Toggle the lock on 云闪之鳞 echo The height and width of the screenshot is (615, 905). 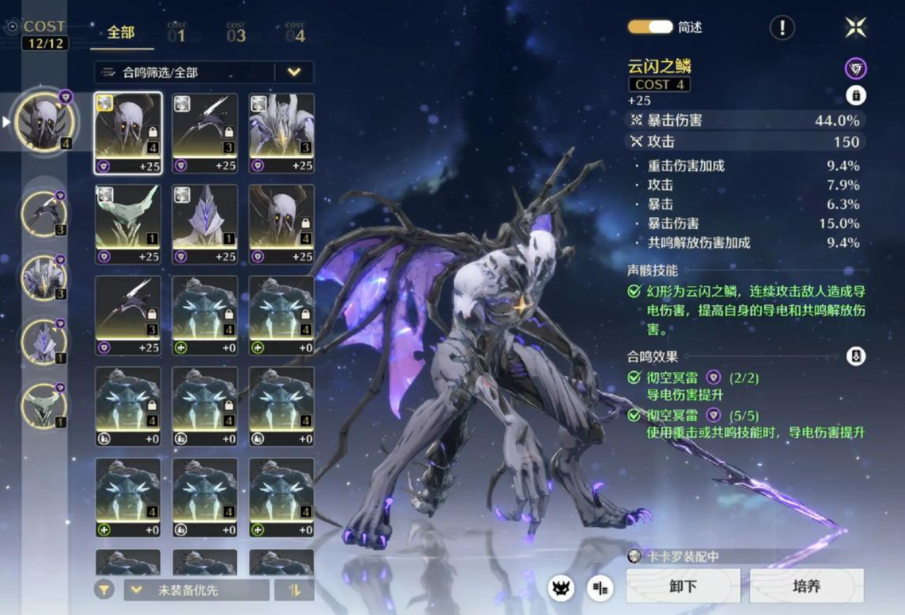(855, 95)
